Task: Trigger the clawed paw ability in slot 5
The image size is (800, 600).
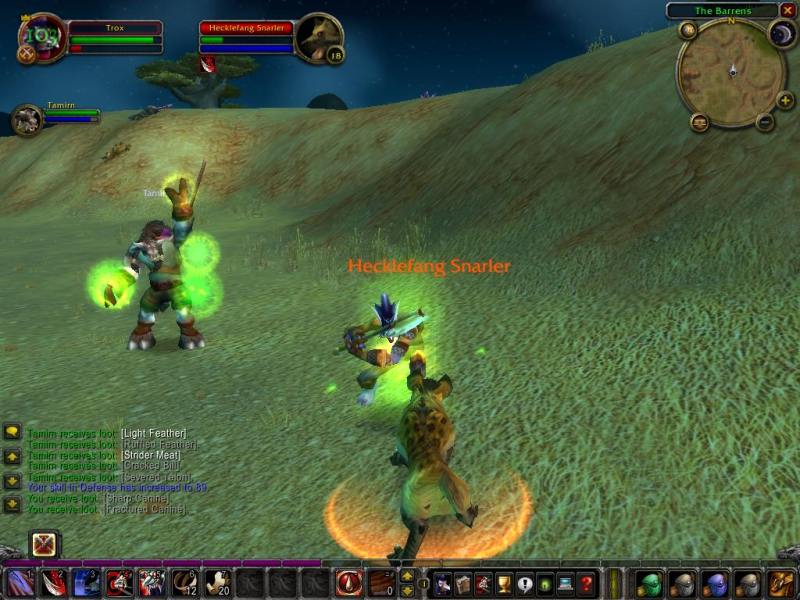Action: [x=152, y=583]
